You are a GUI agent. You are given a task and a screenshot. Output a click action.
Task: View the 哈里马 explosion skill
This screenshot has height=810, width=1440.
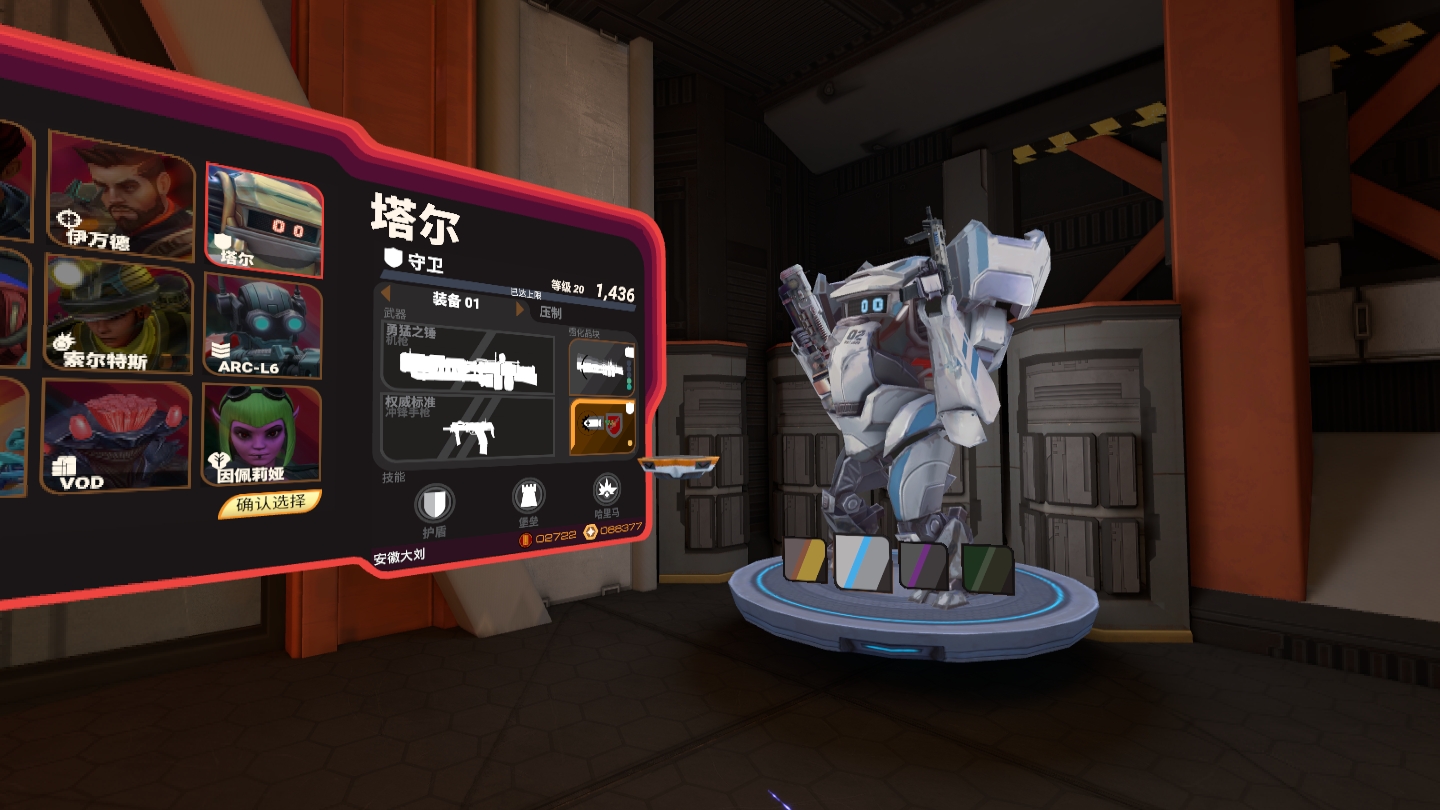point(607,490)
